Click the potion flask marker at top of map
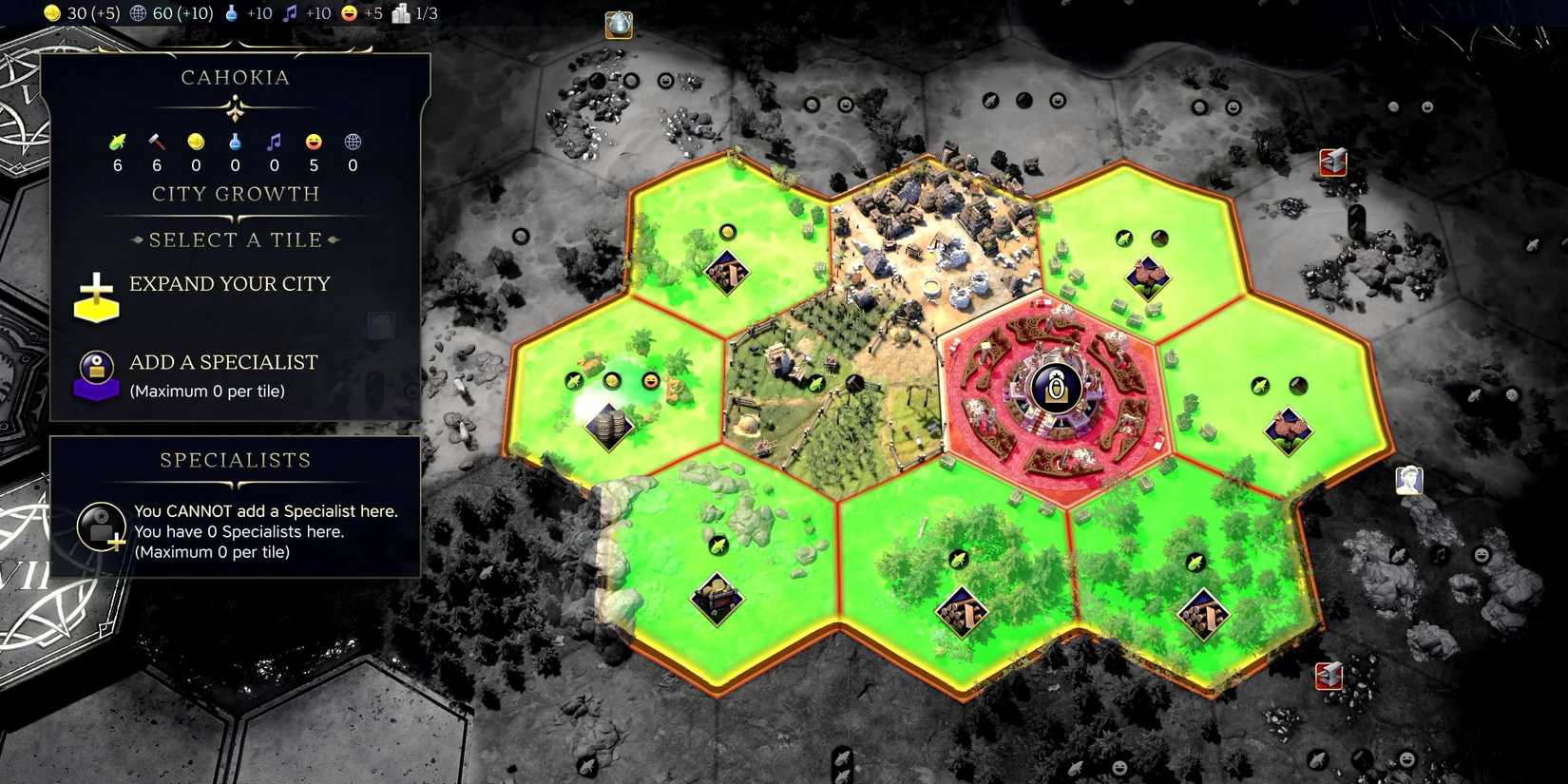 [x=618, y=26]
